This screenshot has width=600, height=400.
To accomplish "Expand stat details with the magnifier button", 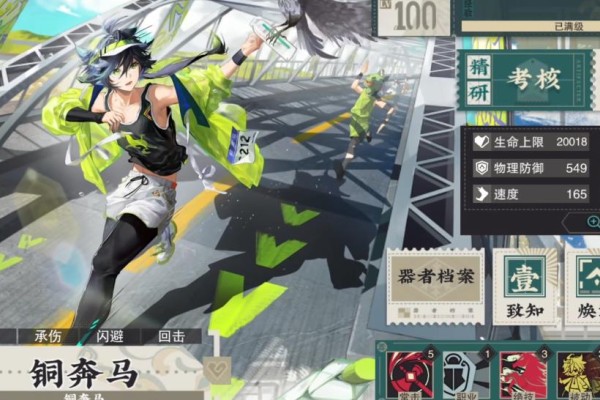I will [593, 221].
